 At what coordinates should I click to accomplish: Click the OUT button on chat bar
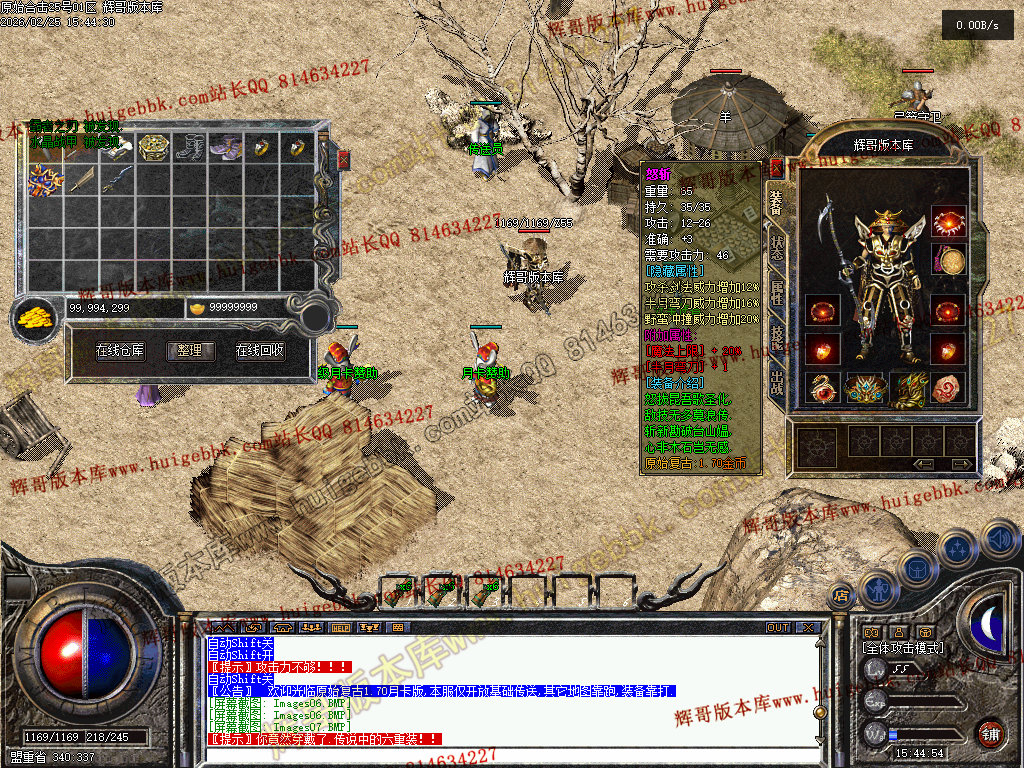[778, 628]
